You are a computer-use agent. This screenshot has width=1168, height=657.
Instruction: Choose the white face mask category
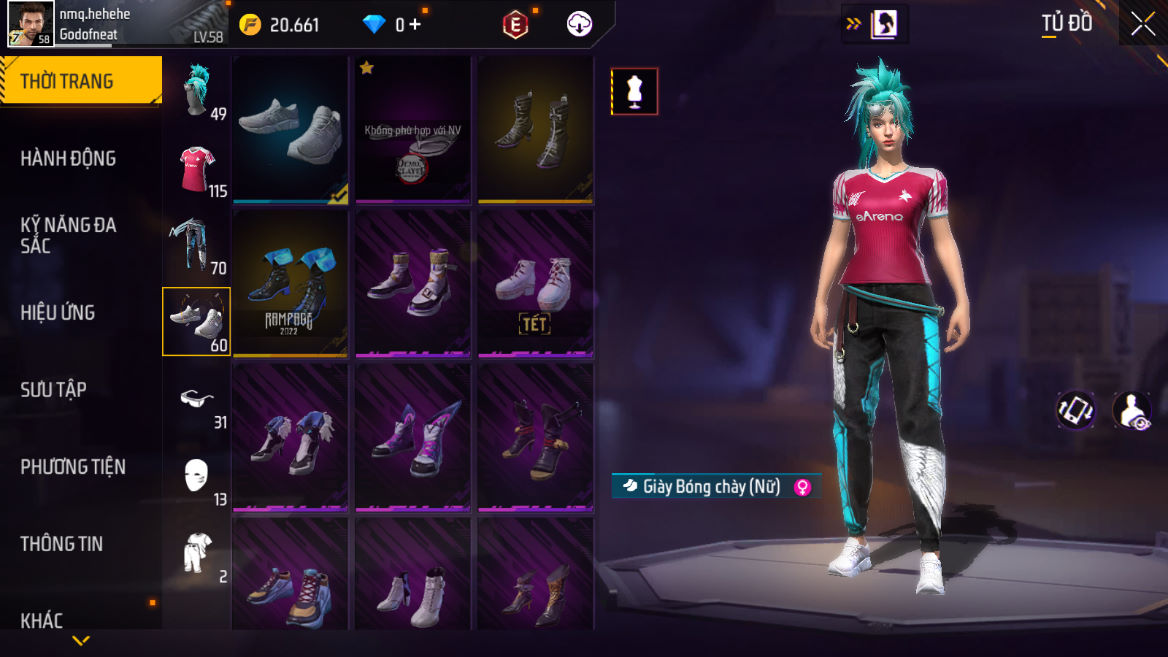(197, 476)
